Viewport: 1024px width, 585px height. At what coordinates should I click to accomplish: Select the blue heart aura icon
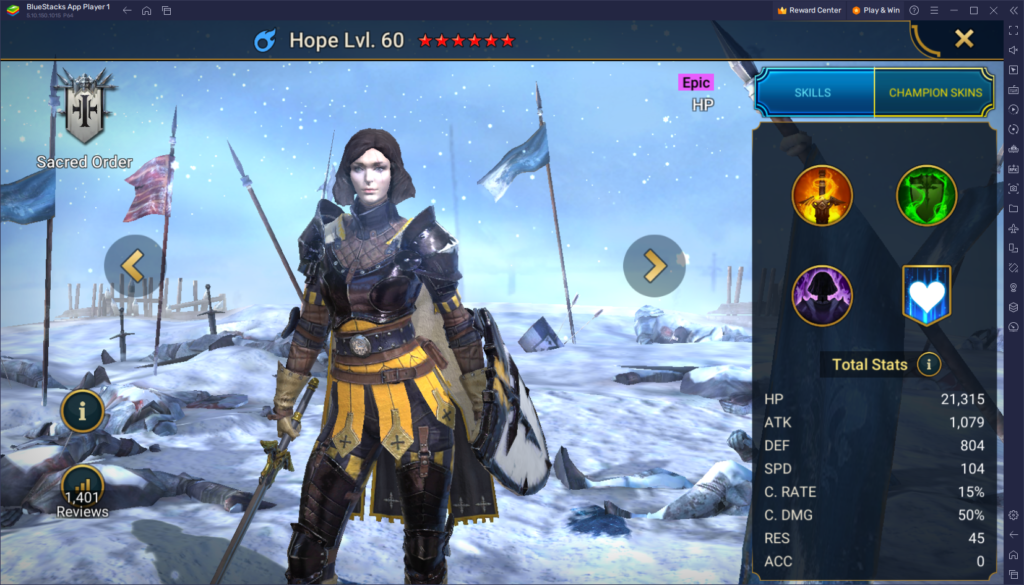[927, 296]
